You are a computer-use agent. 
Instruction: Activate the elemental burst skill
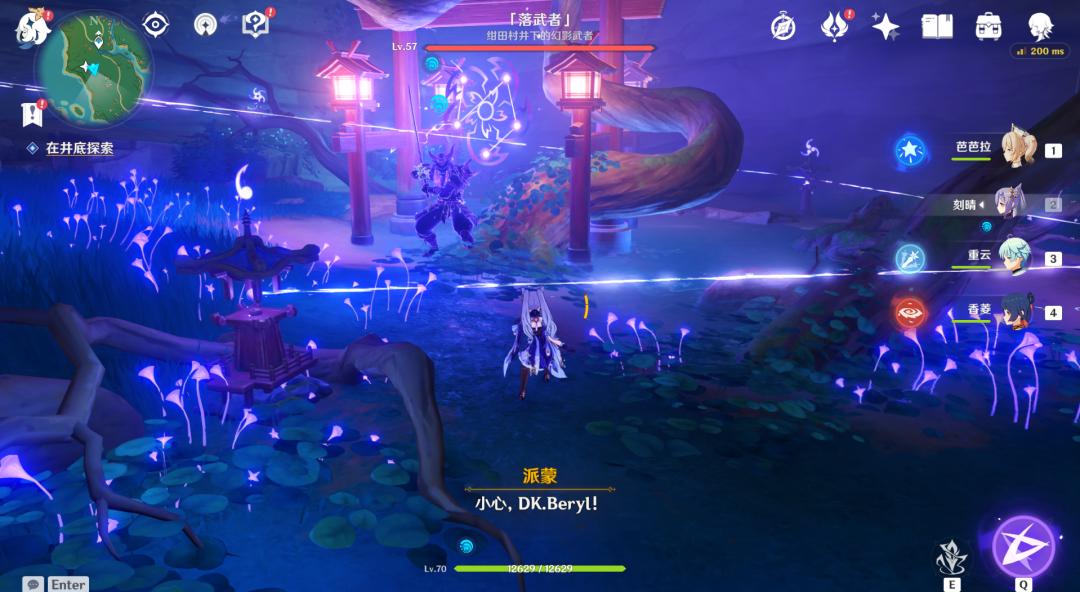click(1023, 546)
